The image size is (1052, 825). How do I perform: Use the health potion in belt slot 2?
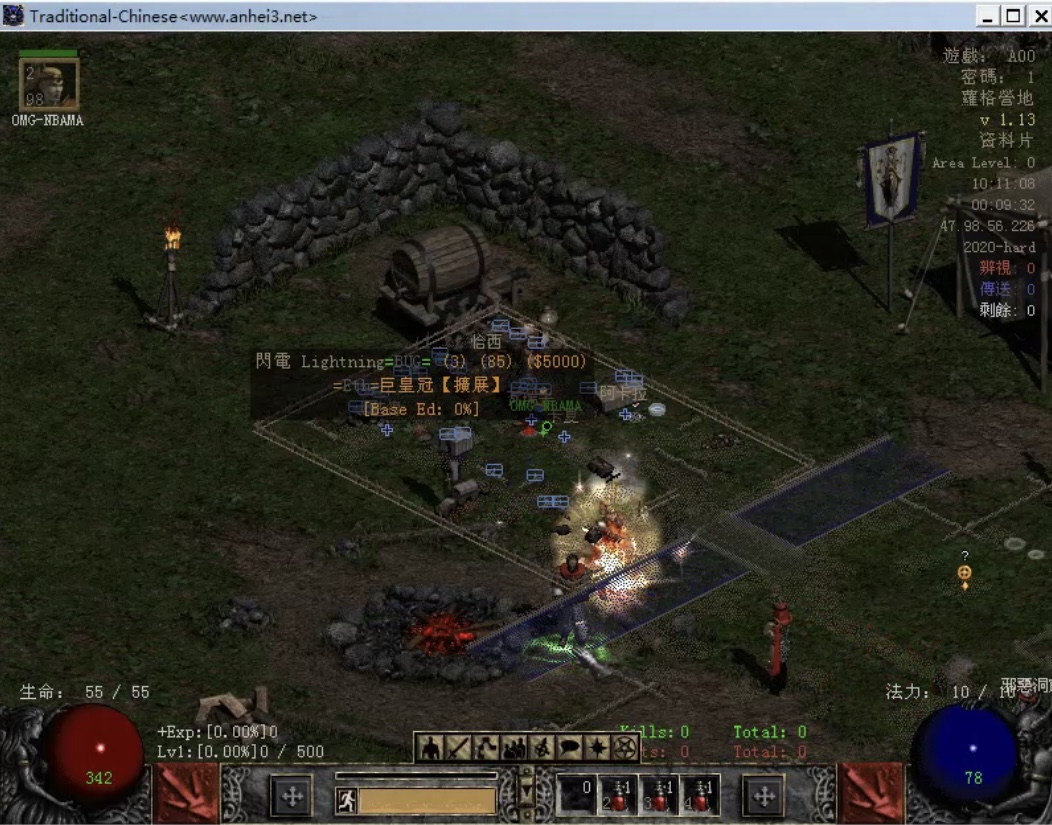[617, 795]
